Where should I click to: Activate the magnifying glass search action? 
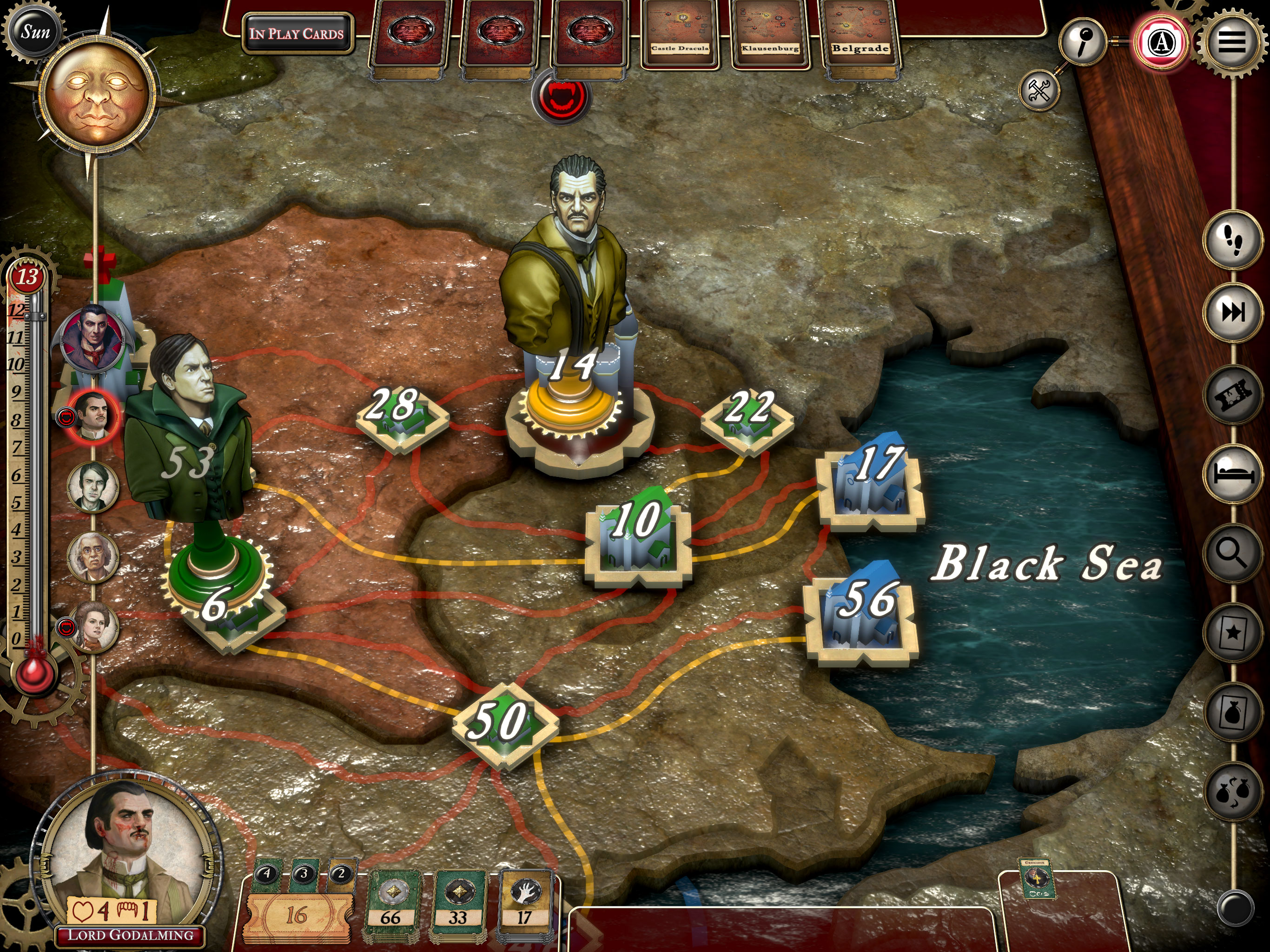coord(1233,554)
